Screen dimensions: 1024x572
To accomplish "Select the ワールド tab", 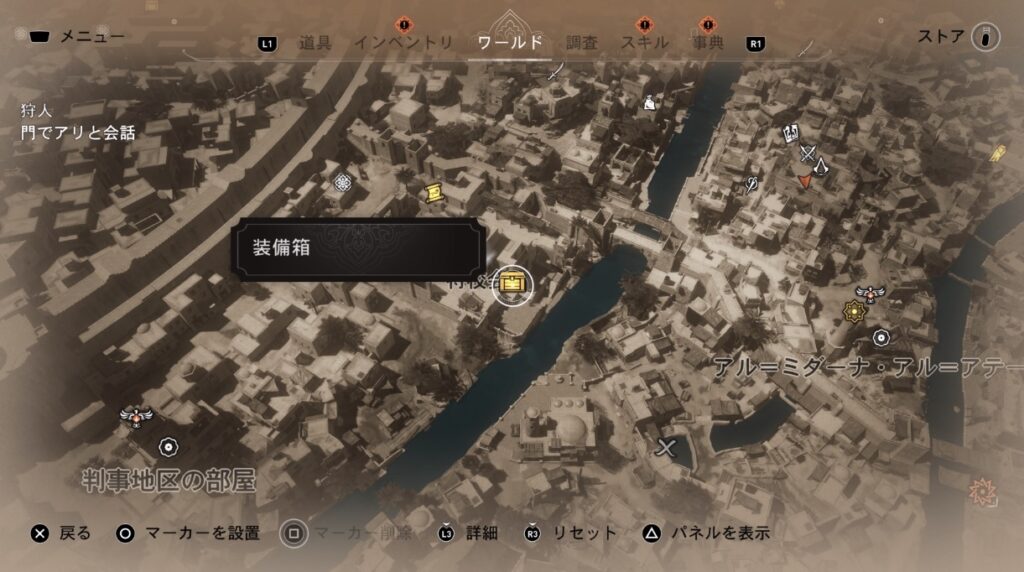I will (x=510, y=43).
